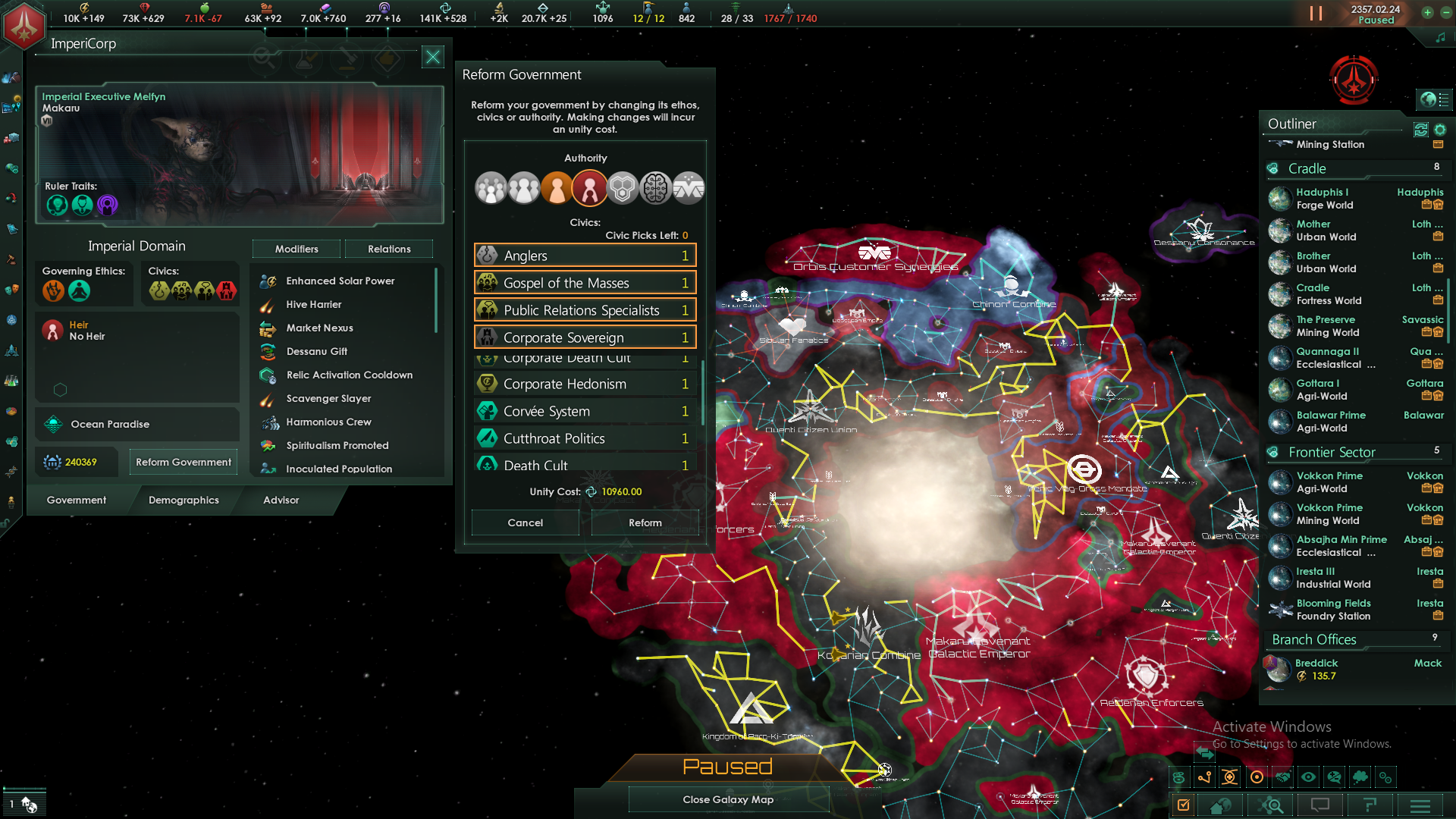Open the message log speech bubble icon
The width and height of the screenshot is (1456, 819).
pos(1319,806)
